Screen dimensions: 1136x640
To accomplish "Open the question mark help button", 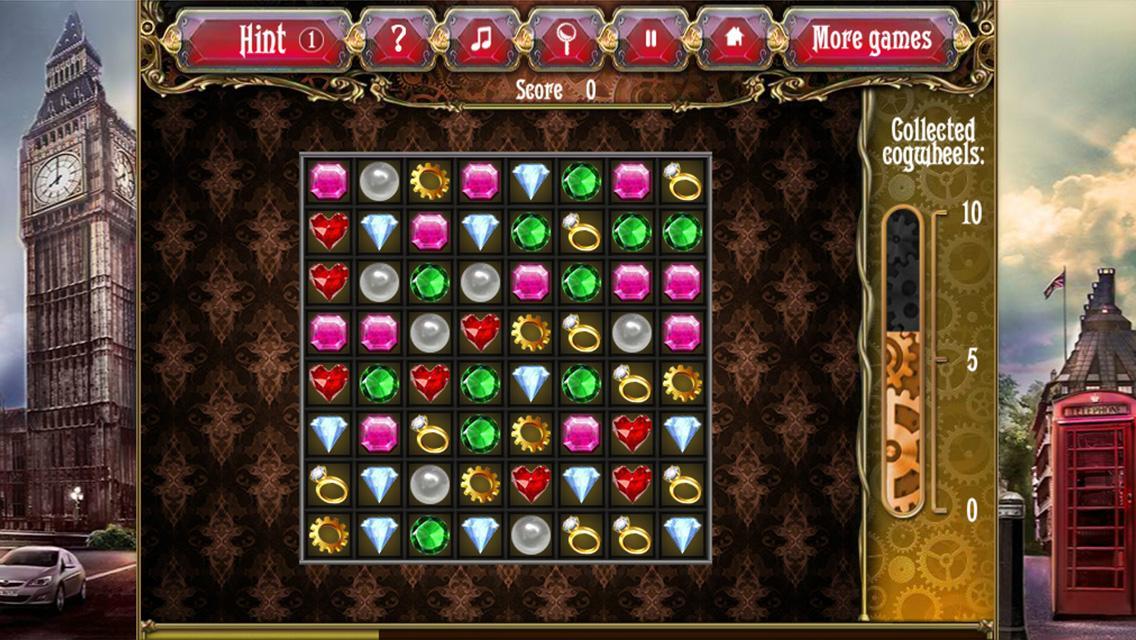I will point(398,40).
